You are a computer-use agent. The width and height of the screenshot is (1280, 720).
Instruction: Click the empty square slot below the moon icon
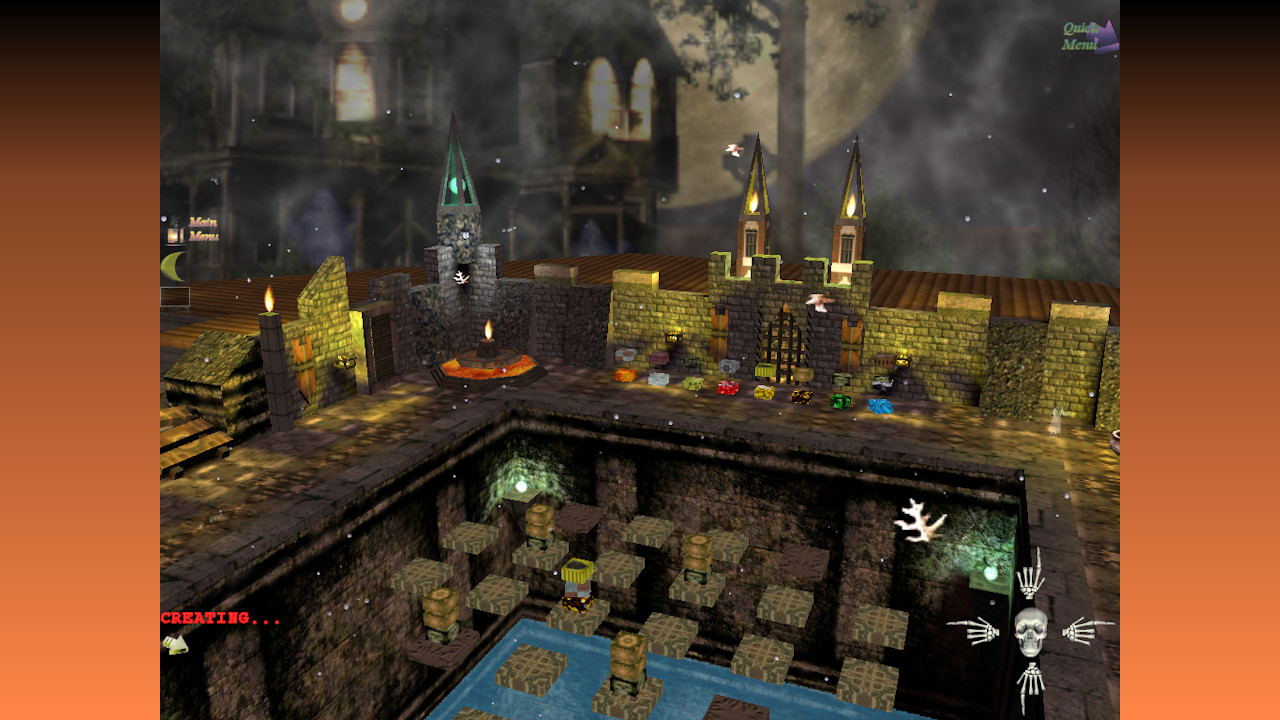point(174,296)
